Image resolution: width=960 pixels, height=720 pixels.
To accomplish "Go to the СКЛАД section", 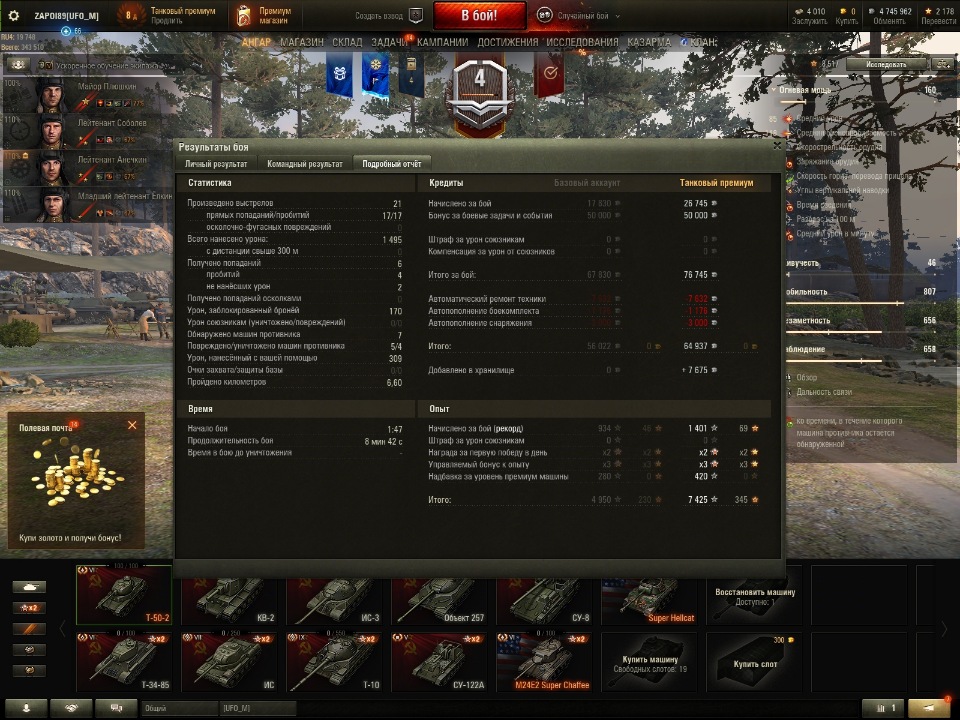I will point(347,43).
